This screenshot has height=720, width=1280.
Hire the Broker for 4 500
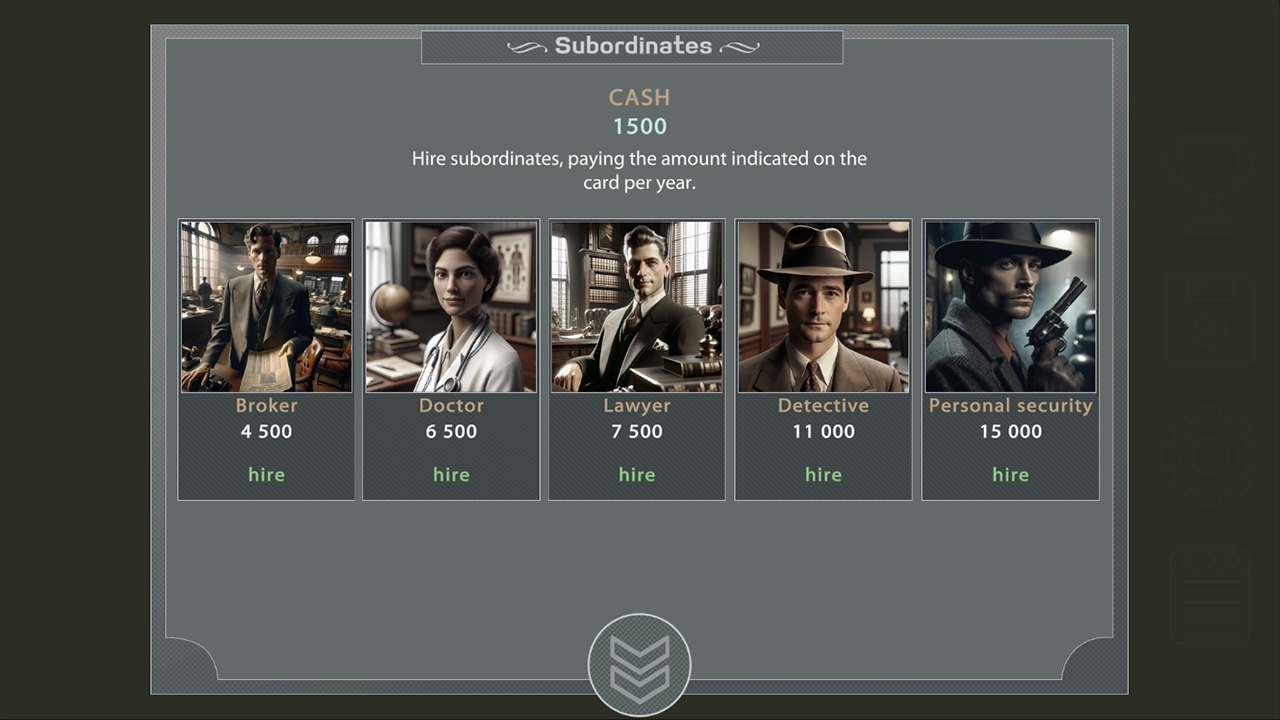click(266, 474)
